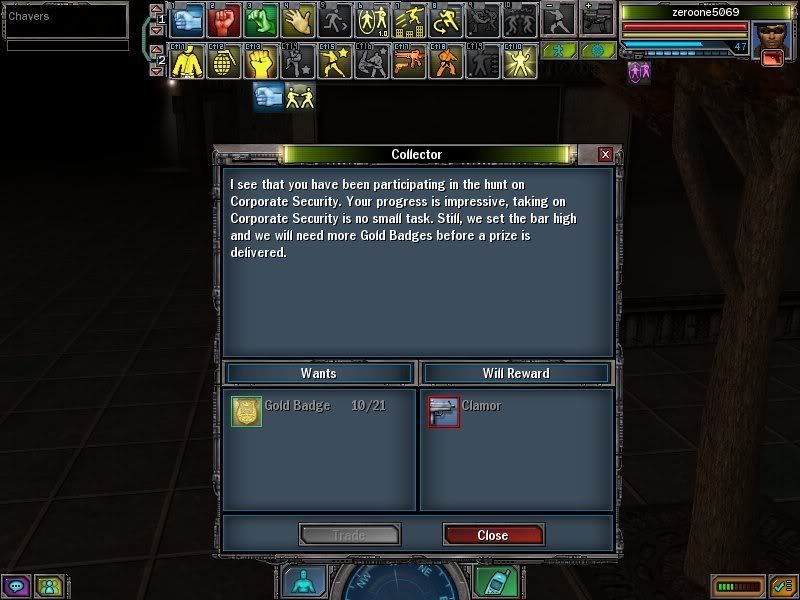Open the character figure panel

(300, 581)
